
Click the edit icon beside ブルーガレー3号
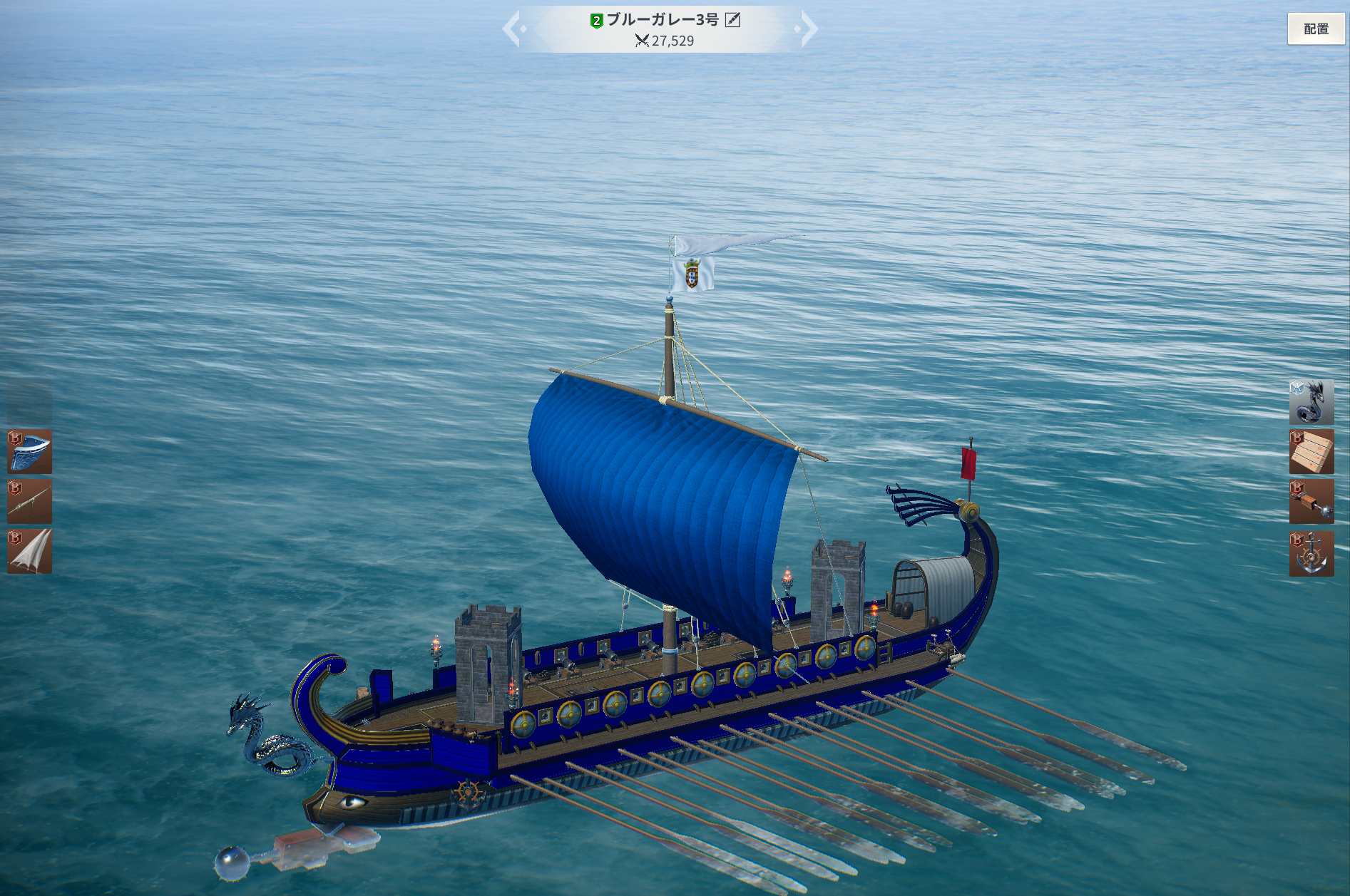[732, 20]
